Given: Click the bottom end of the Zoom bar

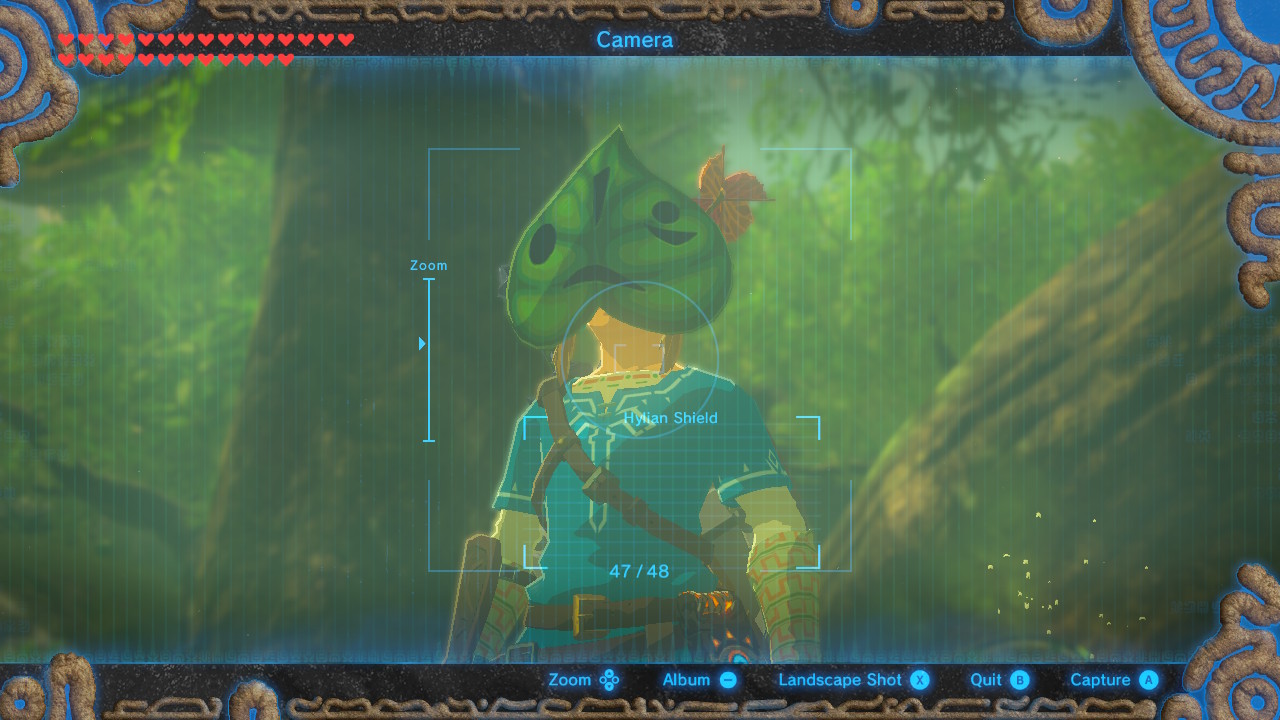Looking at the screenshot, I should click(x=430, y=438).
